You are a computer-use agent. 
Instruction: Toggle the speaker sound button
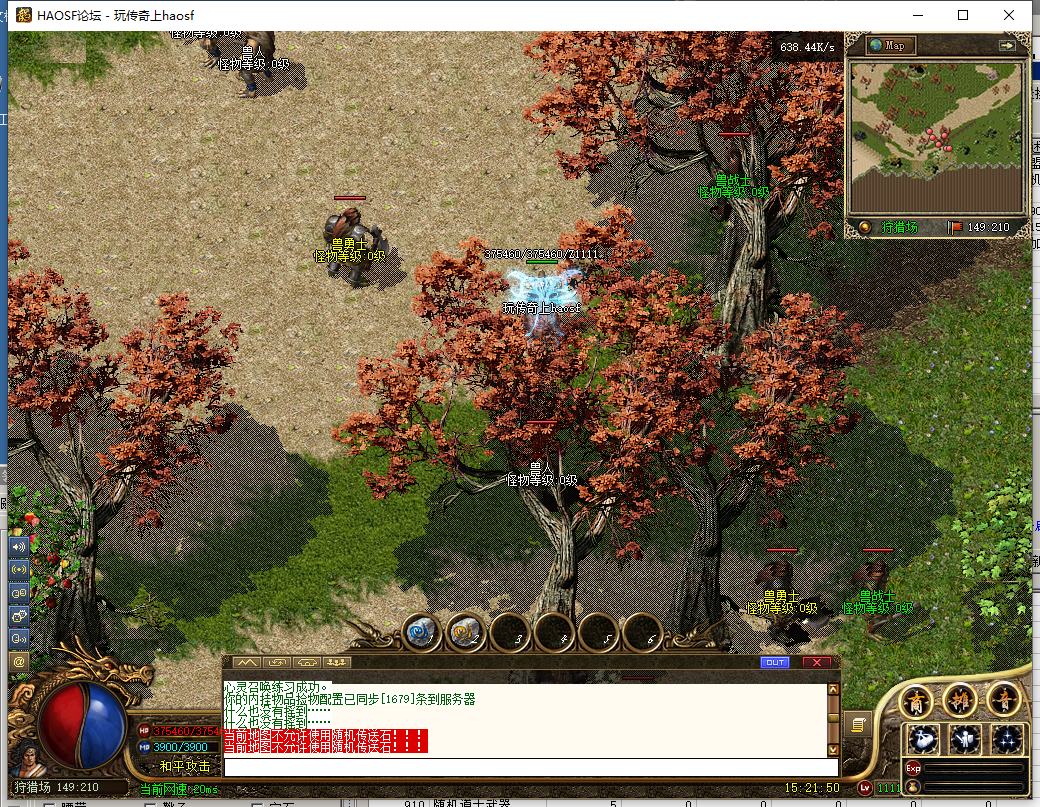pos(18,547)
